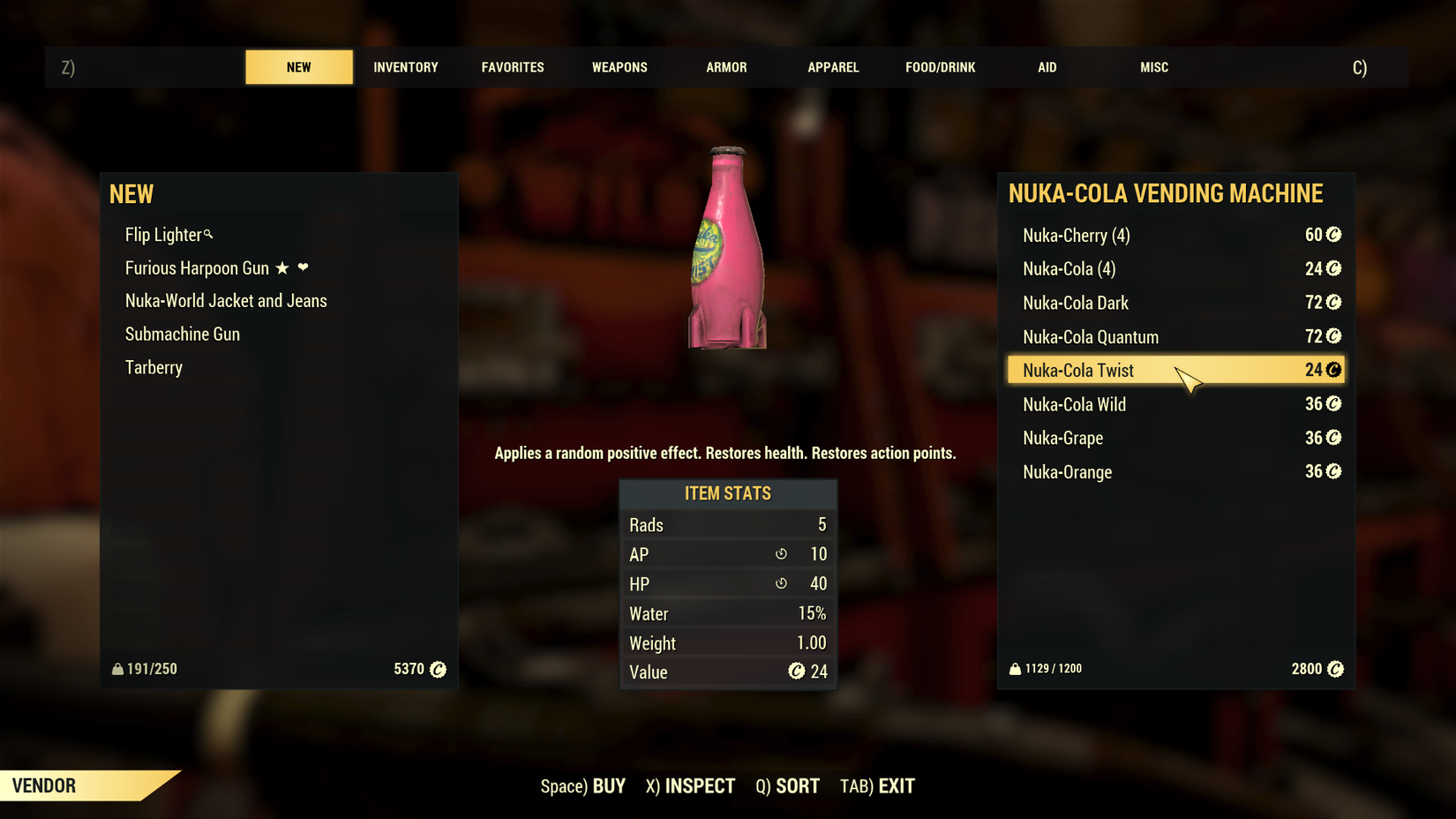The image size is (1456, 819).
Task: Click the caps icon in the Value stat row
Action: tap(797, 672)
